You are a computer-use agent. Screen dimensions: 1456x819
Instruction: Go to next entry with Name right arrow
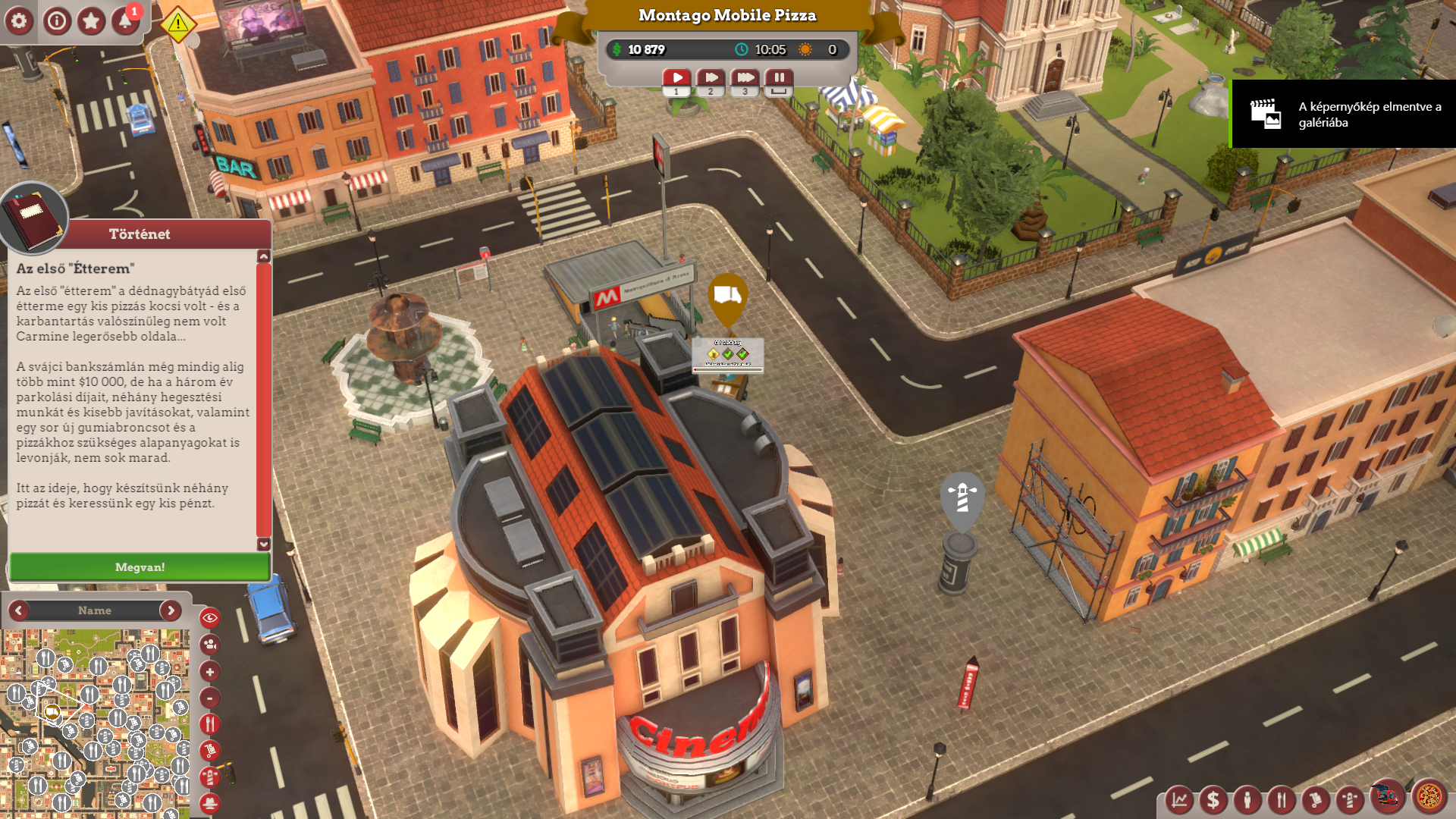point(171,610)
